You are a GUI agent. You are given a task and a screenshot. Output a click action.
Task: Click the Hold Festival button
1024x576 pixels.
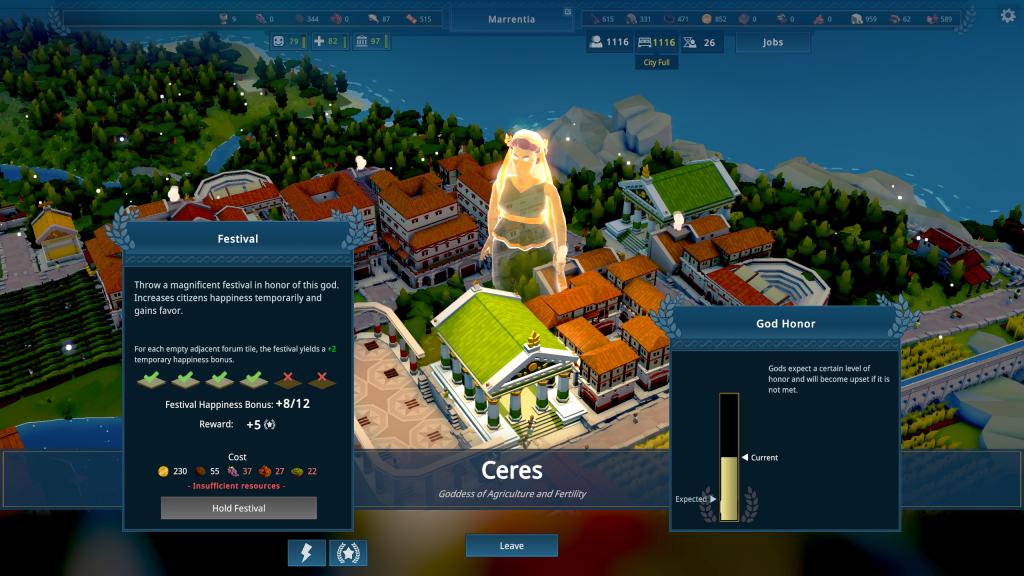(238, 508)
